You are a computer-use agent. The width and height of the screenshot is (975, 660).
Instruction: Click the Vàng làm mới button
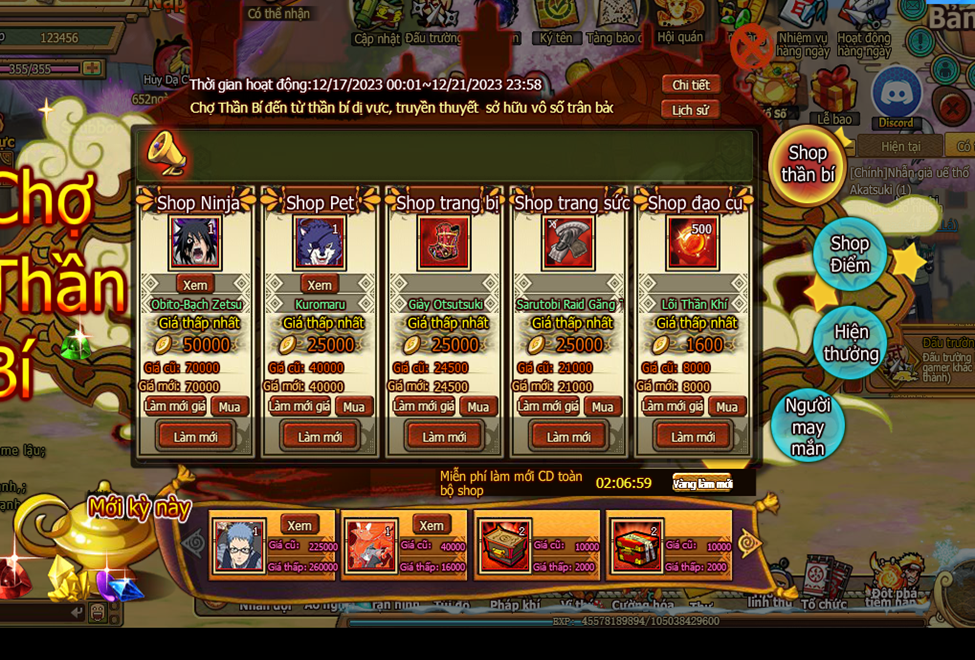702,484
